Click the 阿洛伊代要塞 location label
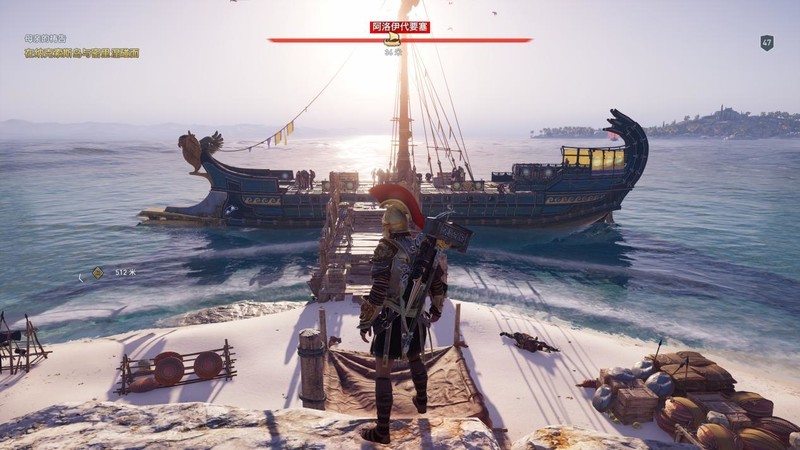The height and width of the screenshot is (450, 800). [399, 27]
